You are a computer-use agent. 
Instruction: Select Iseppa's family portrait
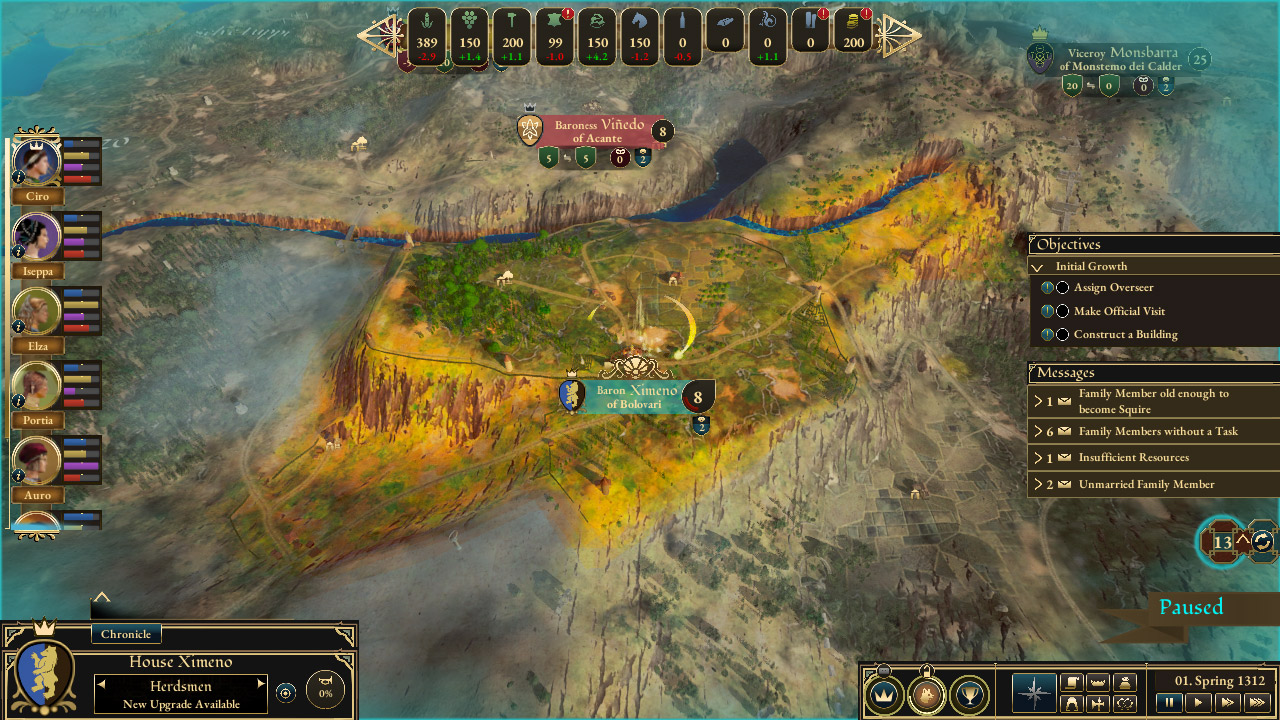(38, 237)
